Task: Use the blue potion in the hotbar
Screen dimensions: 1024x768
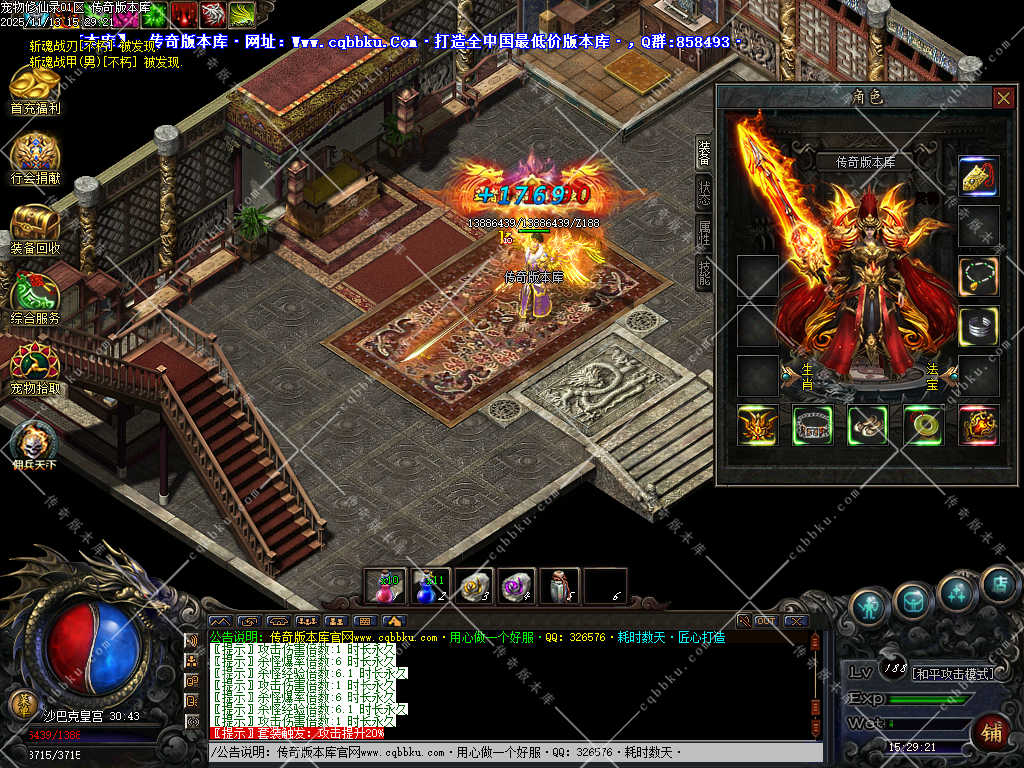Action: (430, 586)
